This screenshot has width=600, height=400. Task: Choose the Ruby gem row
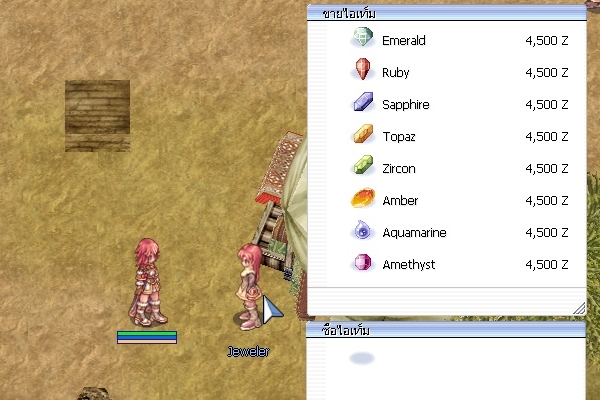pyautogui.click(x=395, y=73)
